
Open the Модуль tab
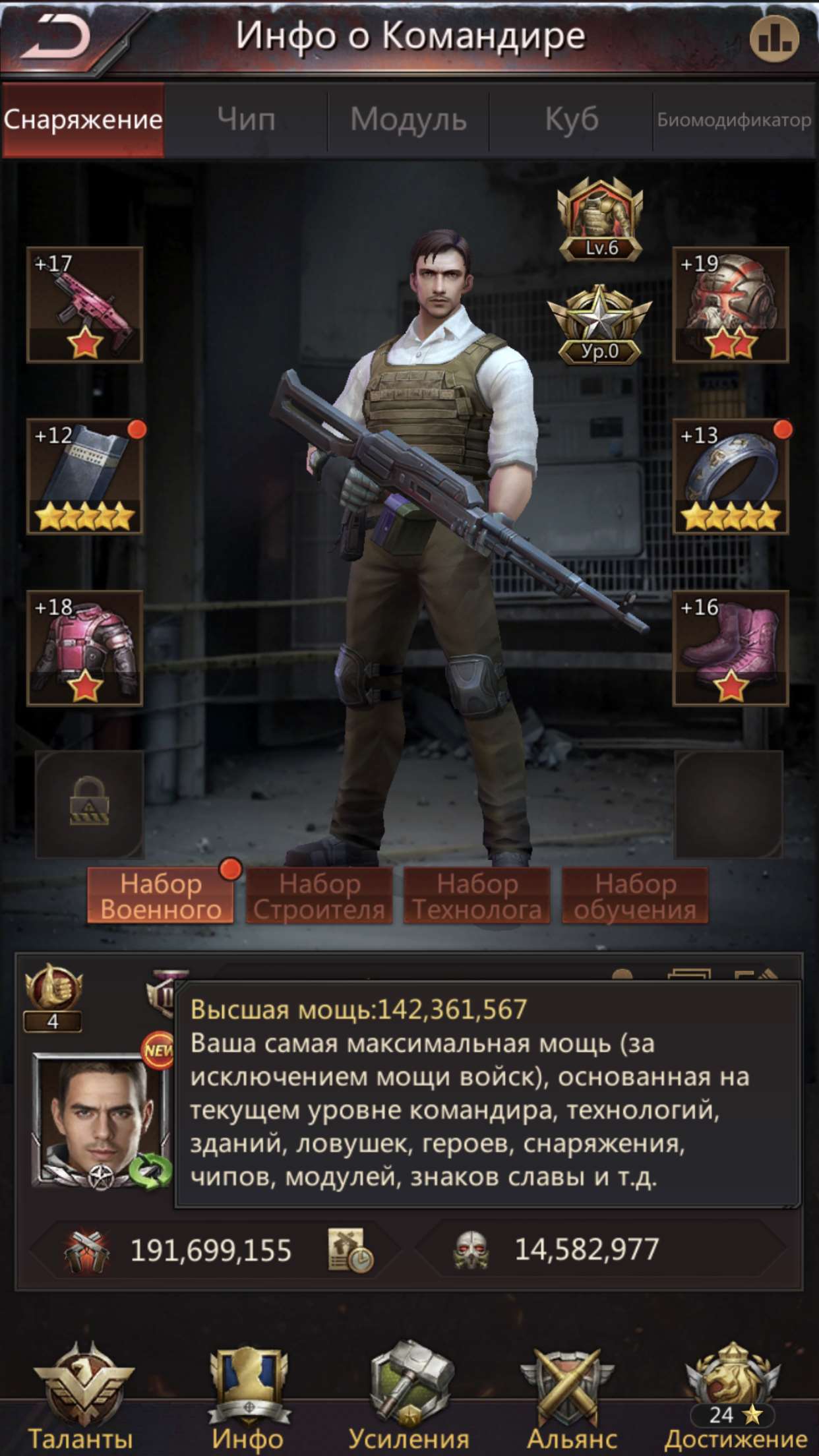tap(408, 120)
